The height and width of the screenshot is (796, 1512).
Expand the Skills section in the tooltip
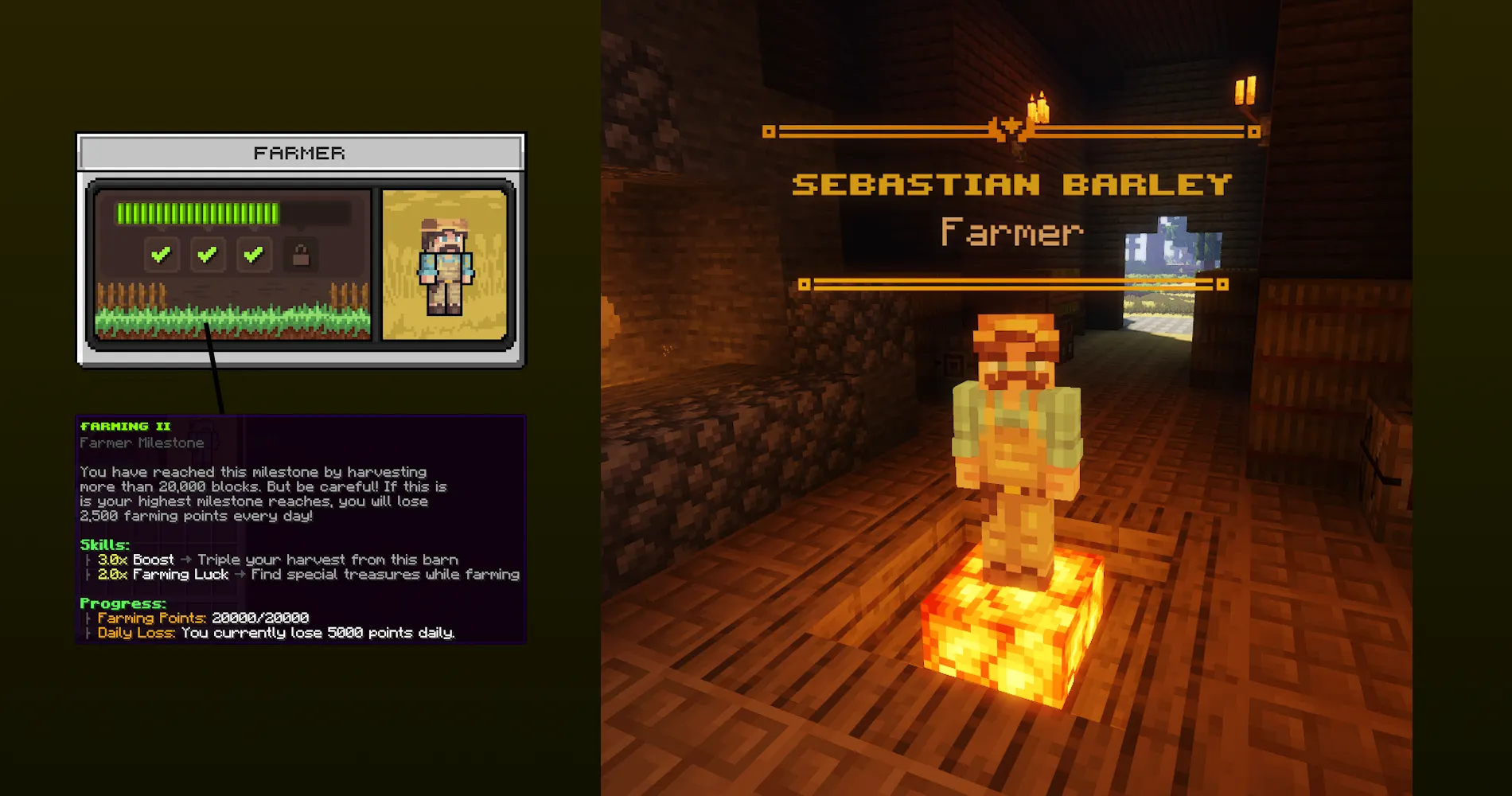coord(105,544)
